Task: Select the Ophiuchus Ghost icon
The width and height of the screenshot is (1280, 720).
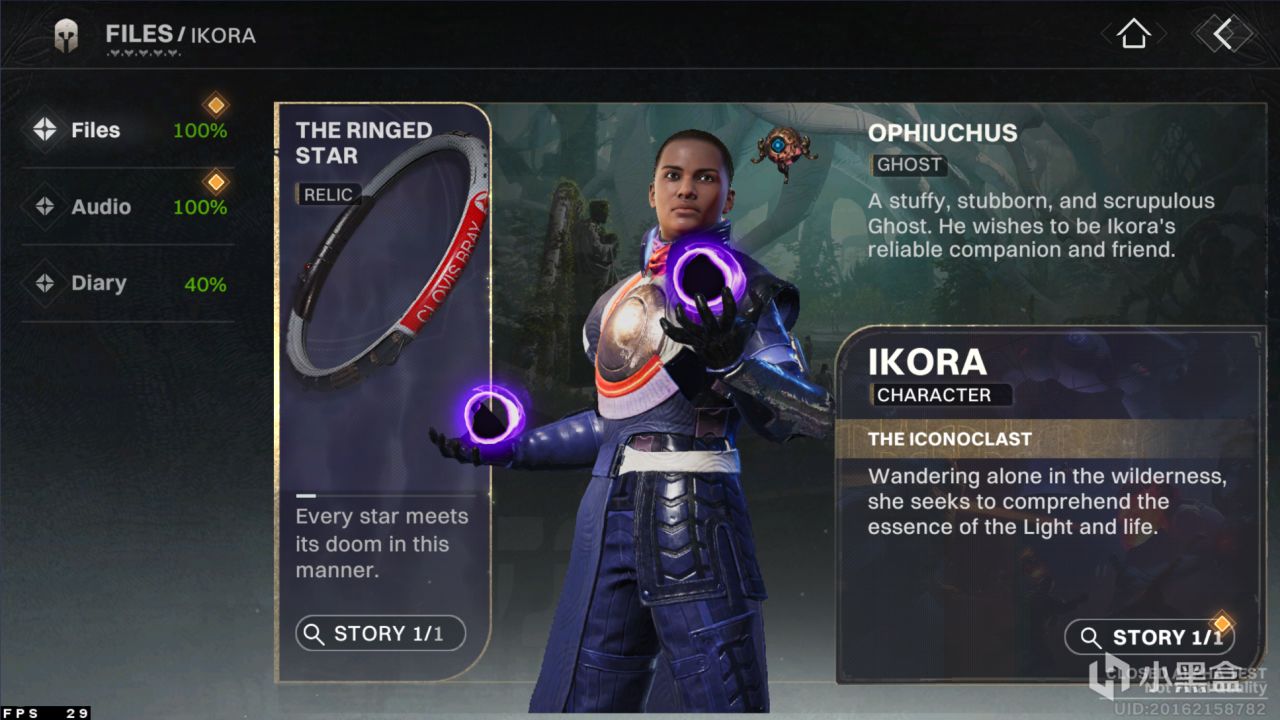Action: pyautogui.click(x=784, y=150)
